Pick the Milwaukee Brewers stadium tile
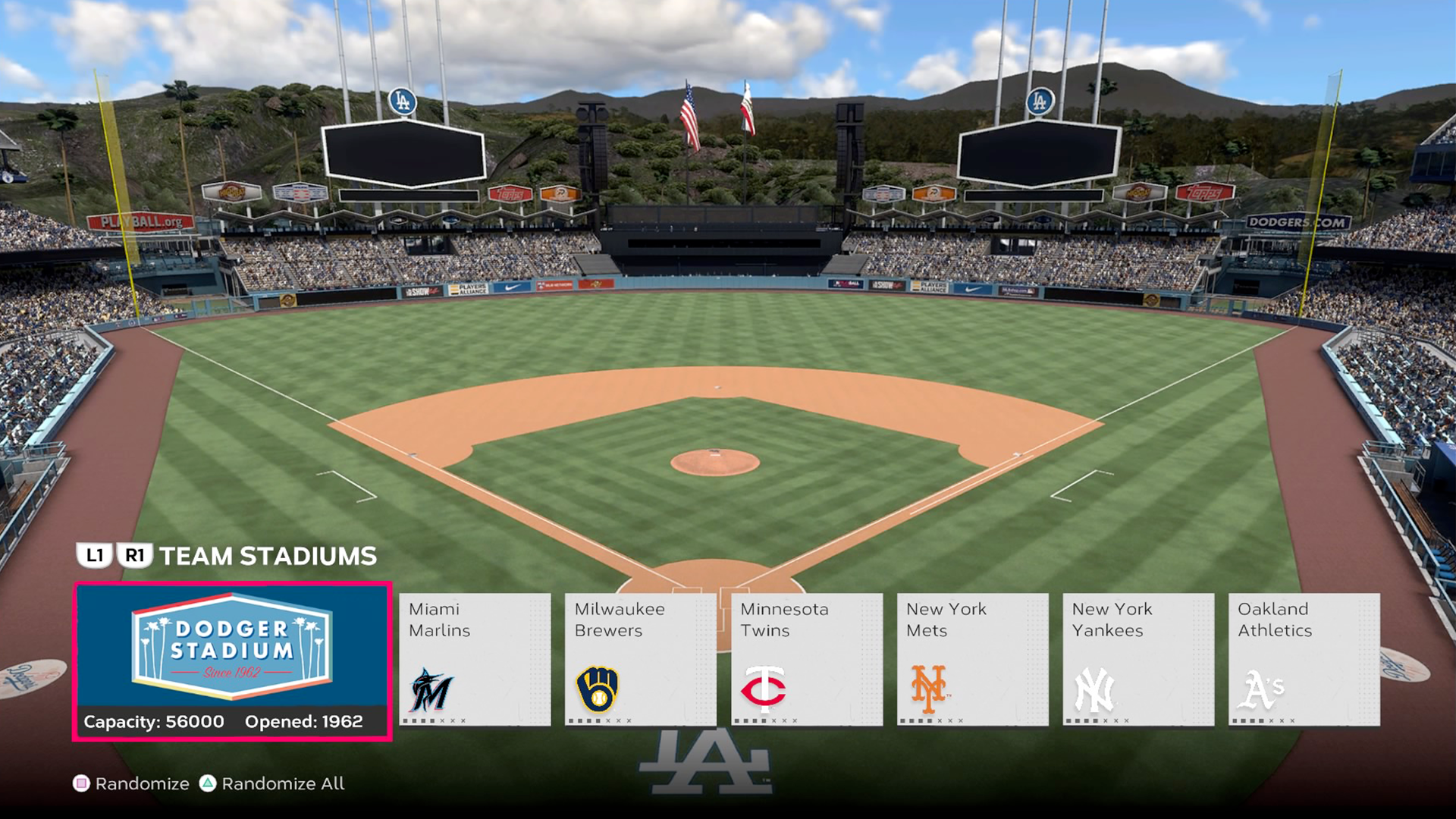 pyautogui.click(x=640, y=659)
